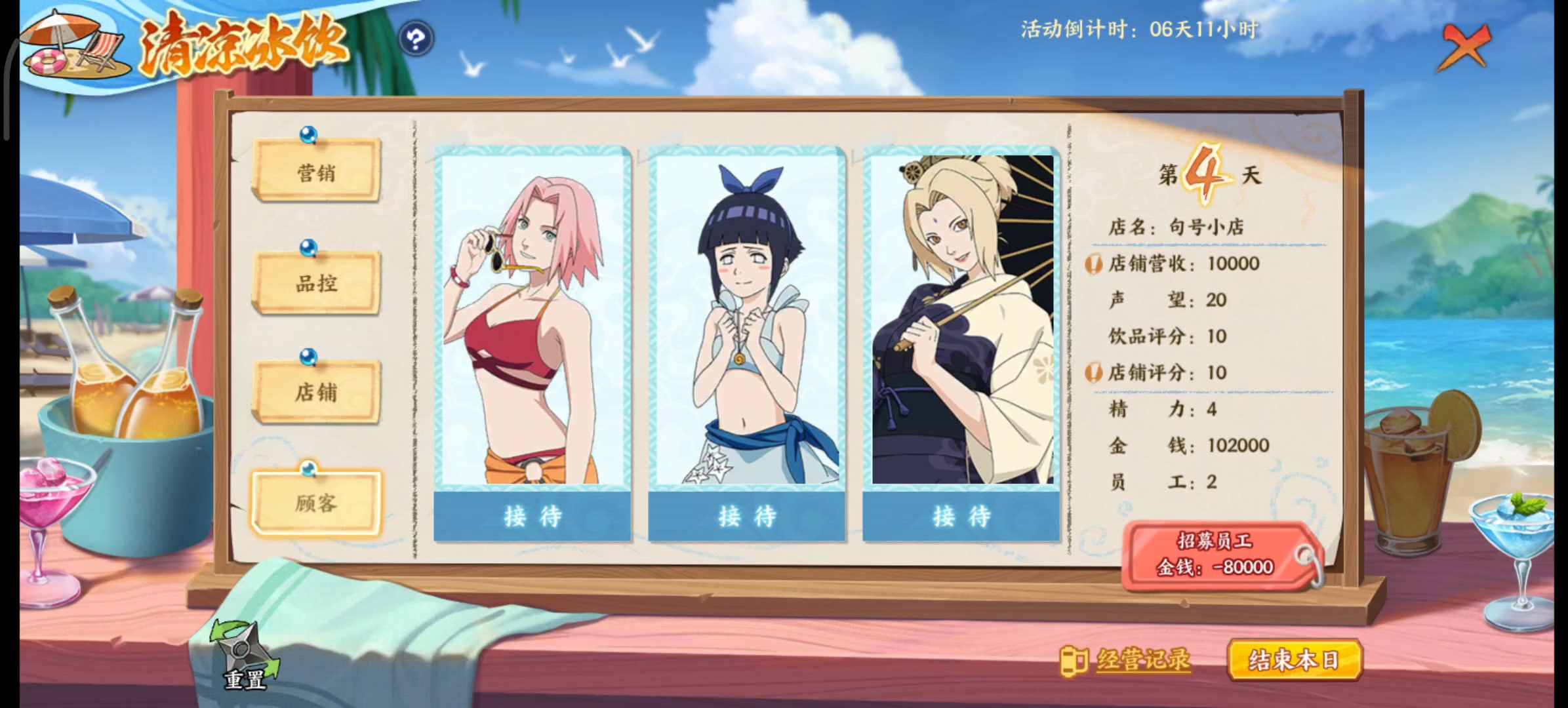Screen dimensions: 1568x708
Task: Switch to the 店铺 shop tab
Action: point(317,391)
